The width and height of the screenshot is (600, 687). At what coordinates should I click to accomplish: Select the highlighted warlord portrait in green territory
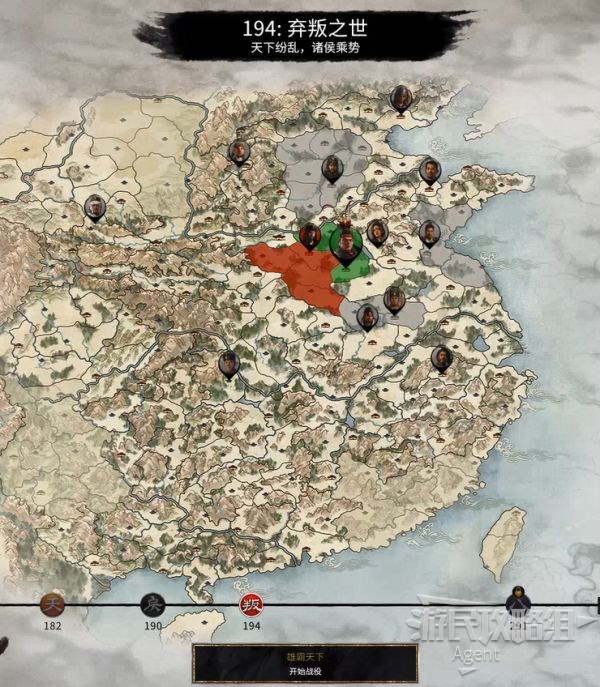point(345,244)
